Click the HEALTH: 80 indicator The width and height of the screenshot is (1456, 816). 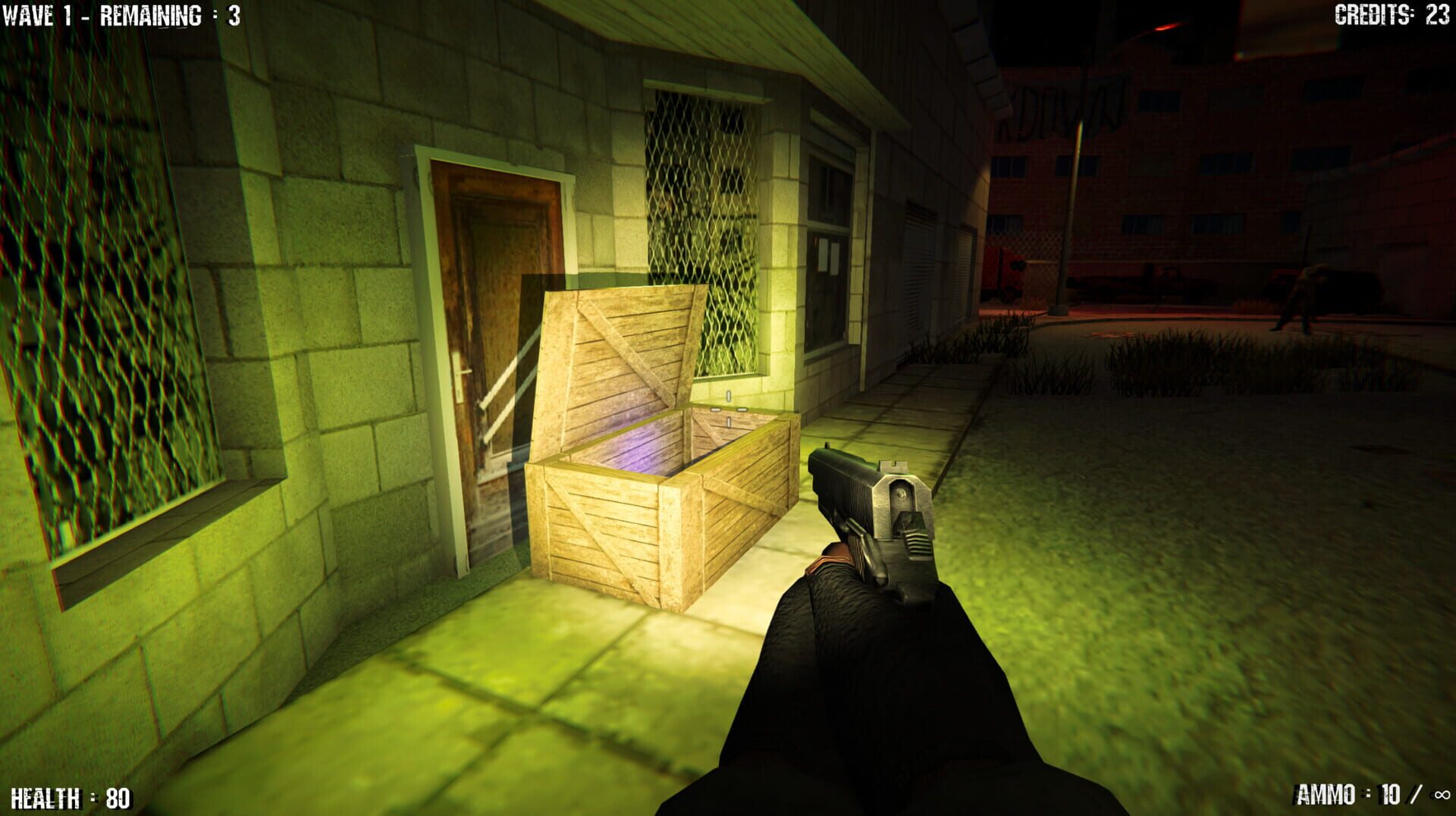tap(72, 798)
